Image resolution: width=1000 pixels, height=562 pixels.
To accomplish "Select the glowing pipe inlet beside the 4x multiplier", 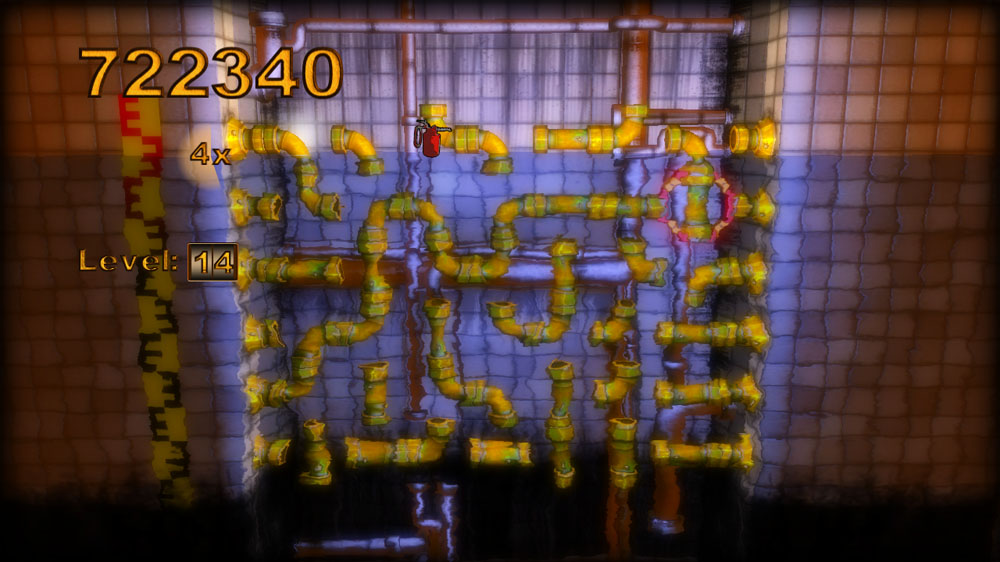I will click(x=239, y=138).
